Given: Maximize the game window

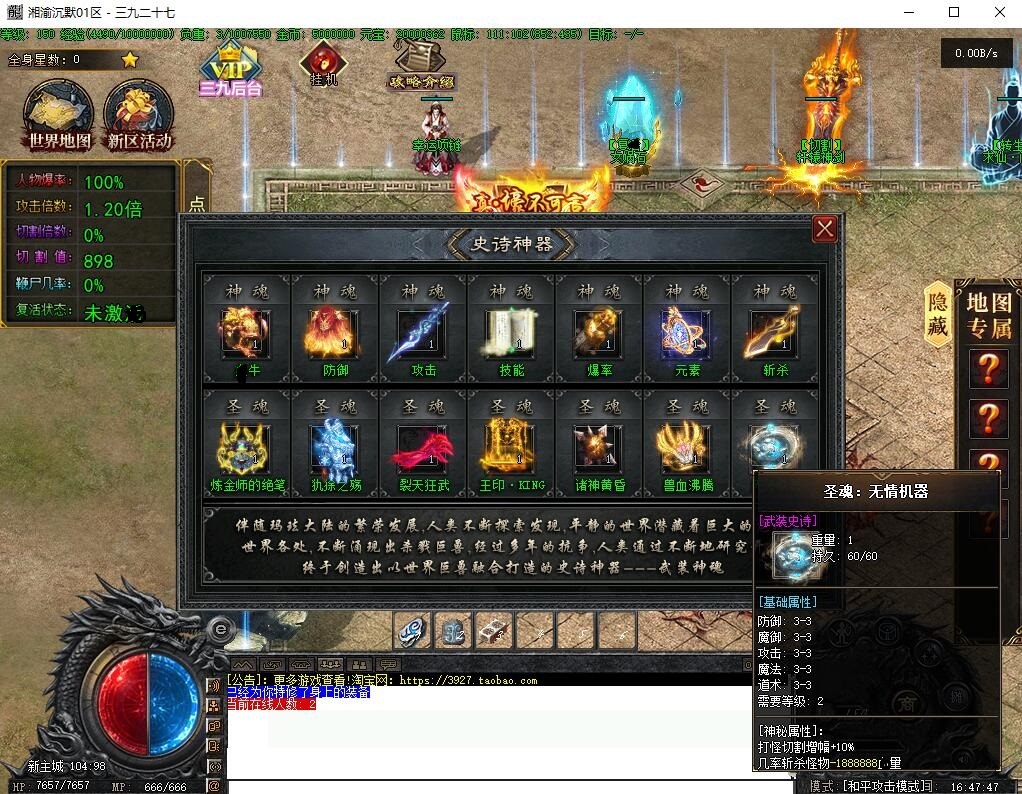Looking at the screenshot, I should [x=954, y=12].
